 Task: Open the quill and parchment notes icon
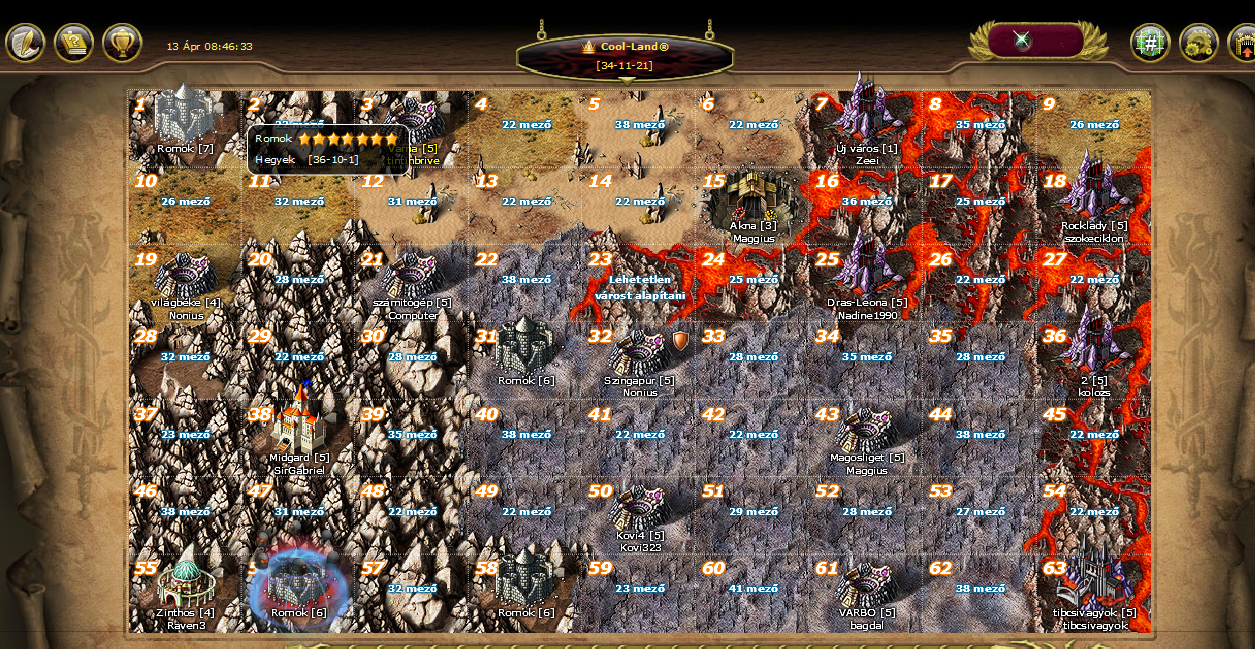[x=25, y=43]
